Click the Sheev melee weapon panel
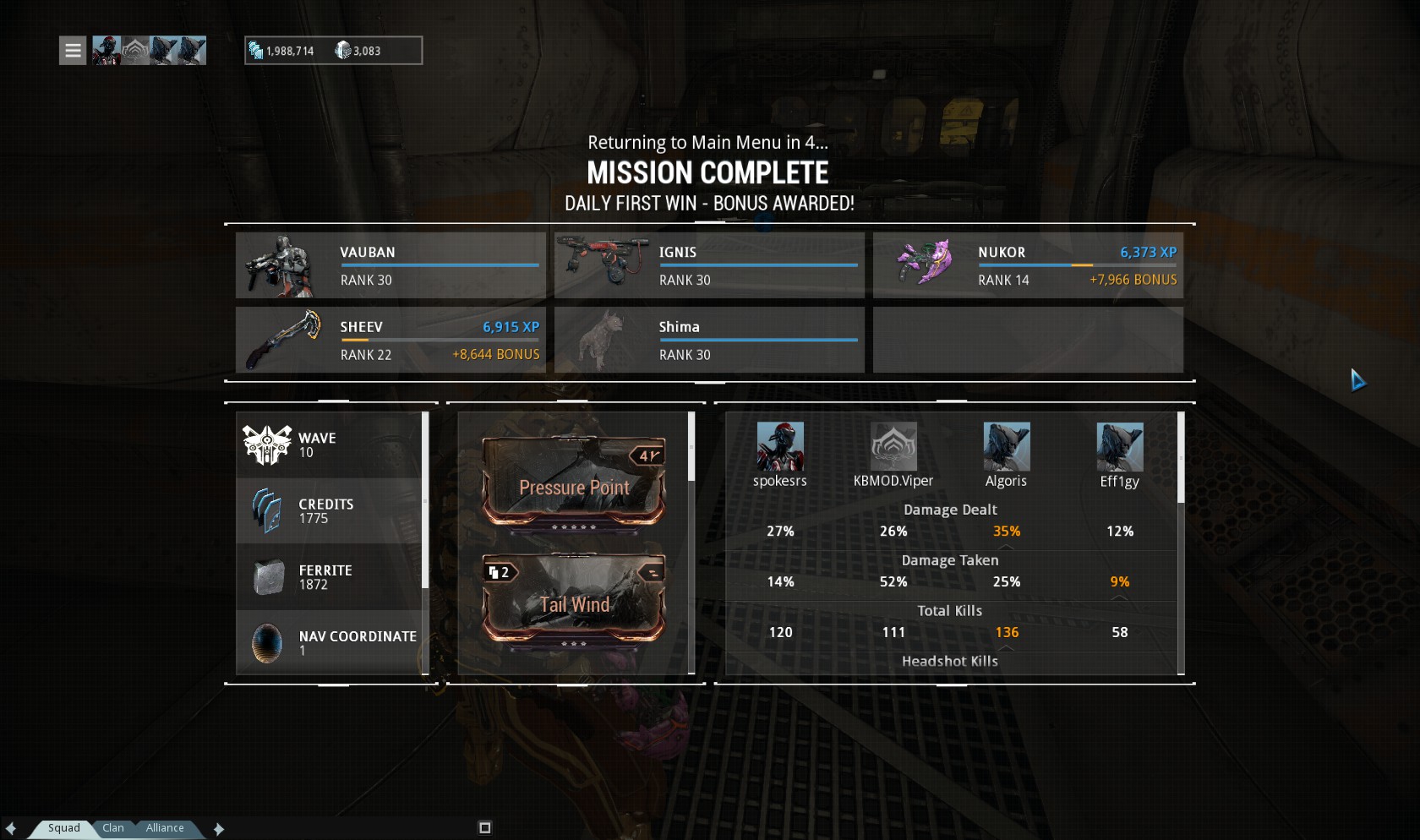 click(x=390, y=340)
